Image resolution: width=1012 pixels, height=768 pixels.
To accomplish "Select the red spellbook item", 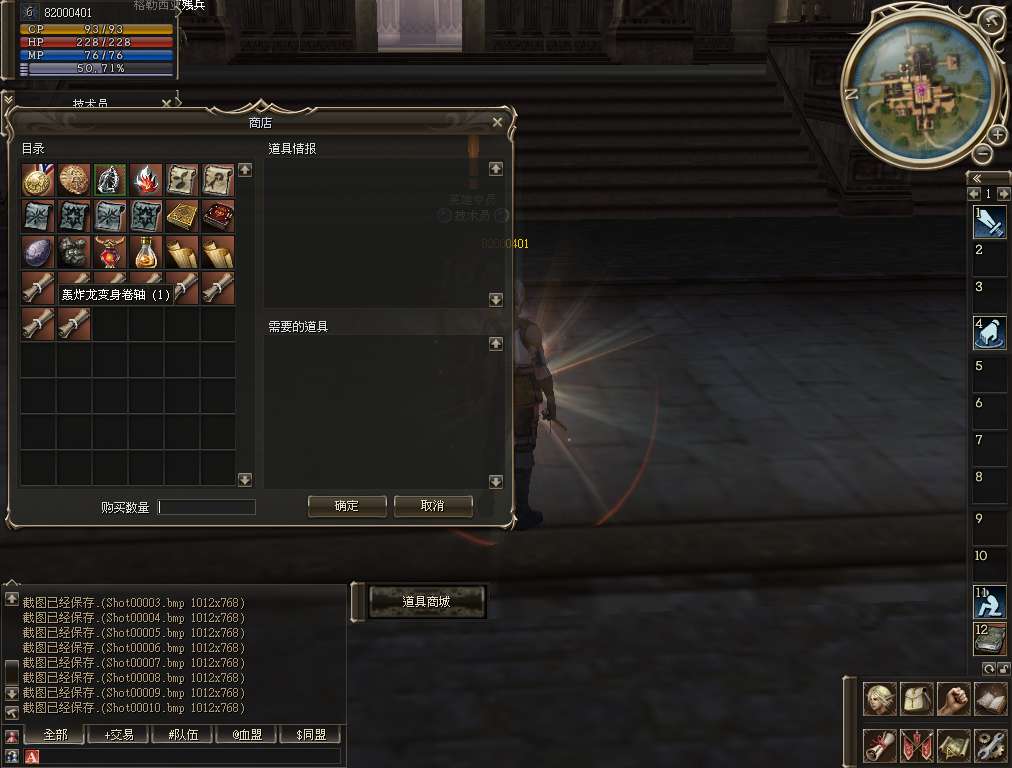I will (218, 216).
